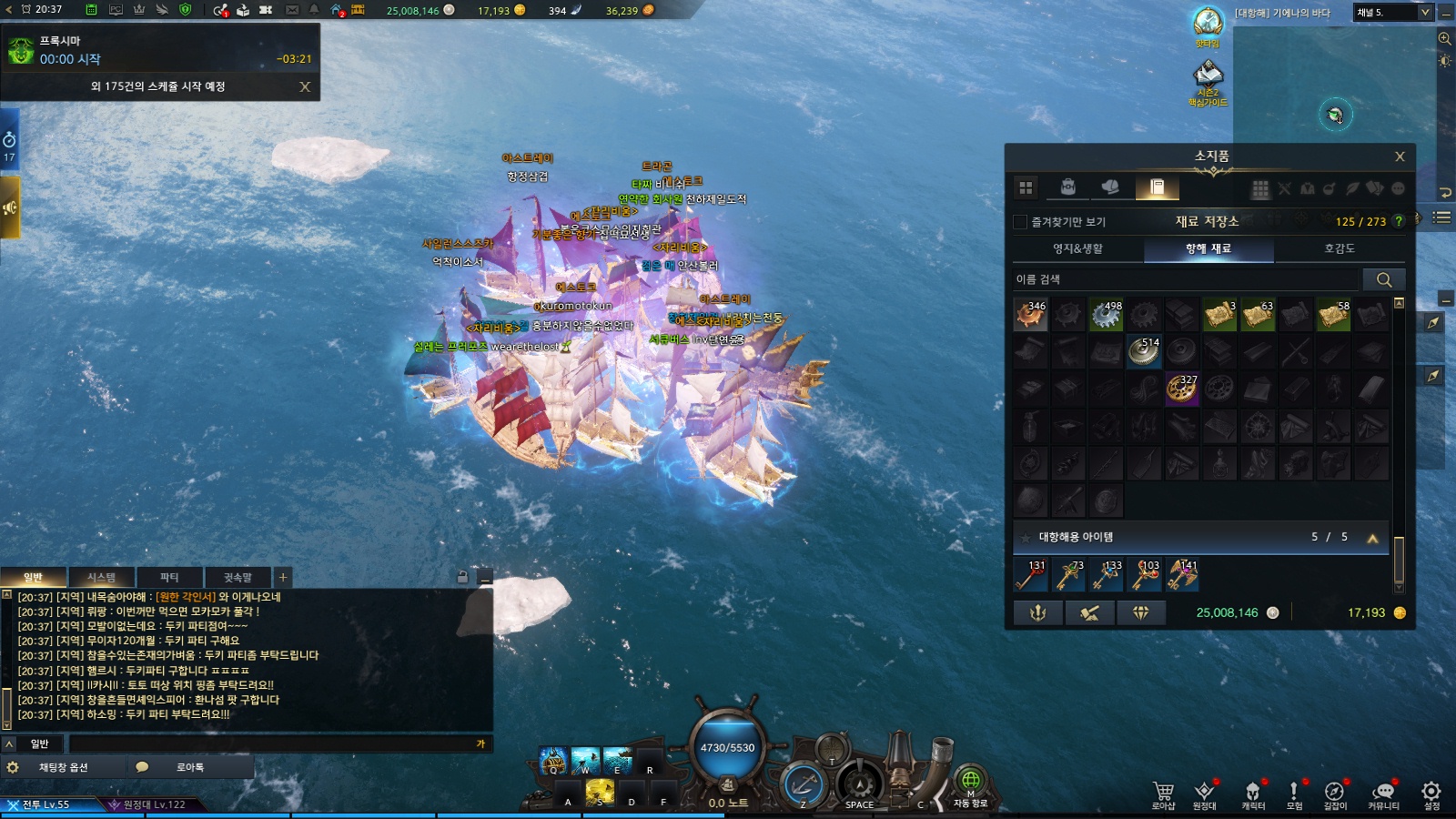
Task: Activate the 자동 항로 auto-route globe button
Action: [970, 783]
